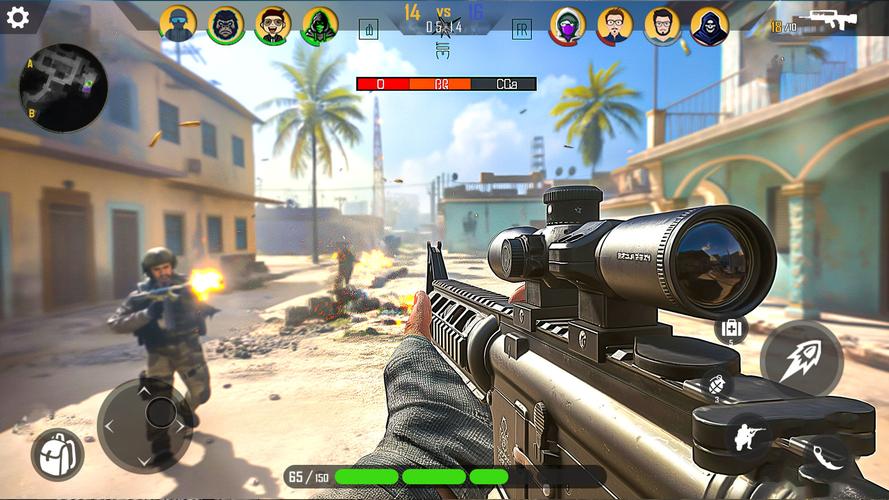The image size is (889, 500).
Task: Open the backpack inventory
Action: pos(57,455)
